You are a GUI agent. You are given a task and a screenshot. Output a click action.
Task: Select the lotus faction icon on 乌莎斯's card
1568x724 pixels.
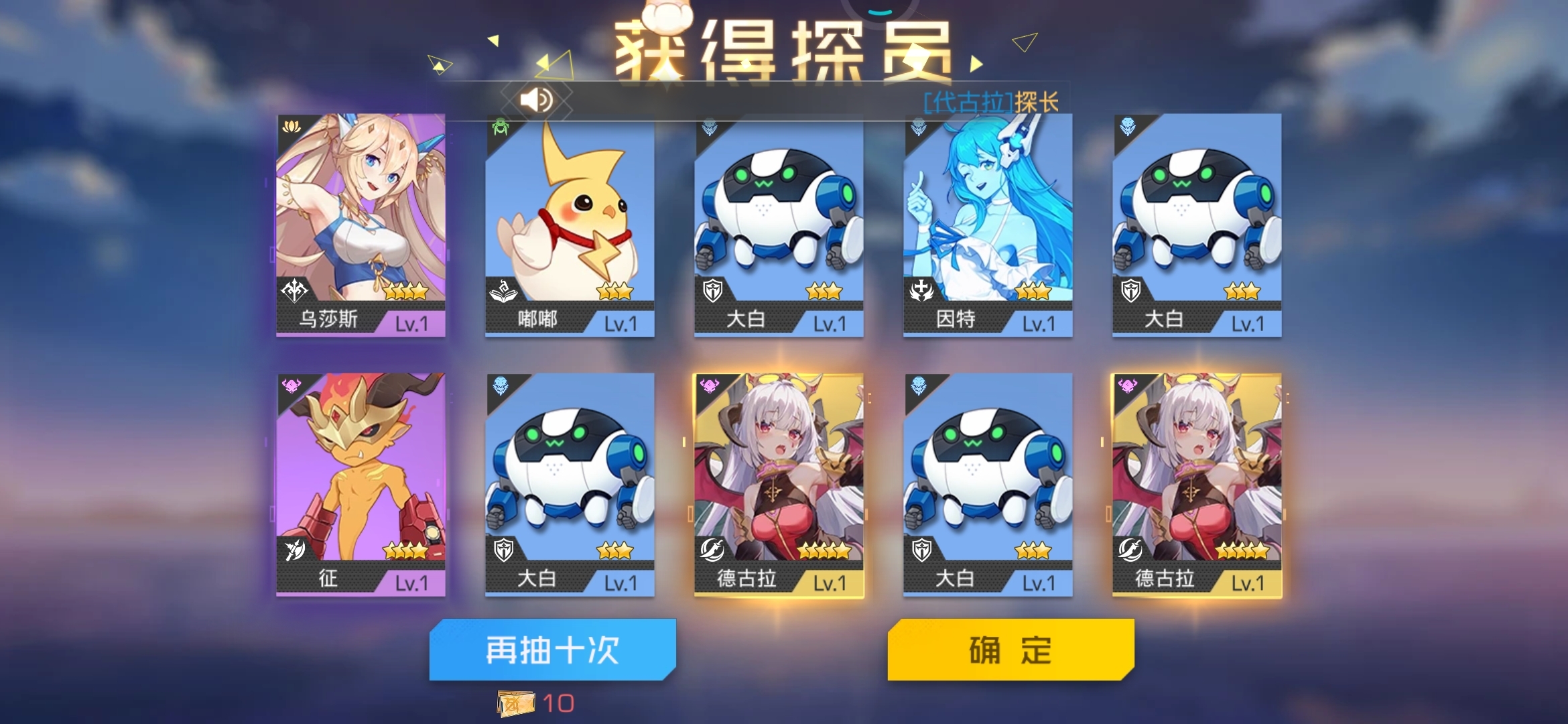pyautogui.click(x=292, y=125)
